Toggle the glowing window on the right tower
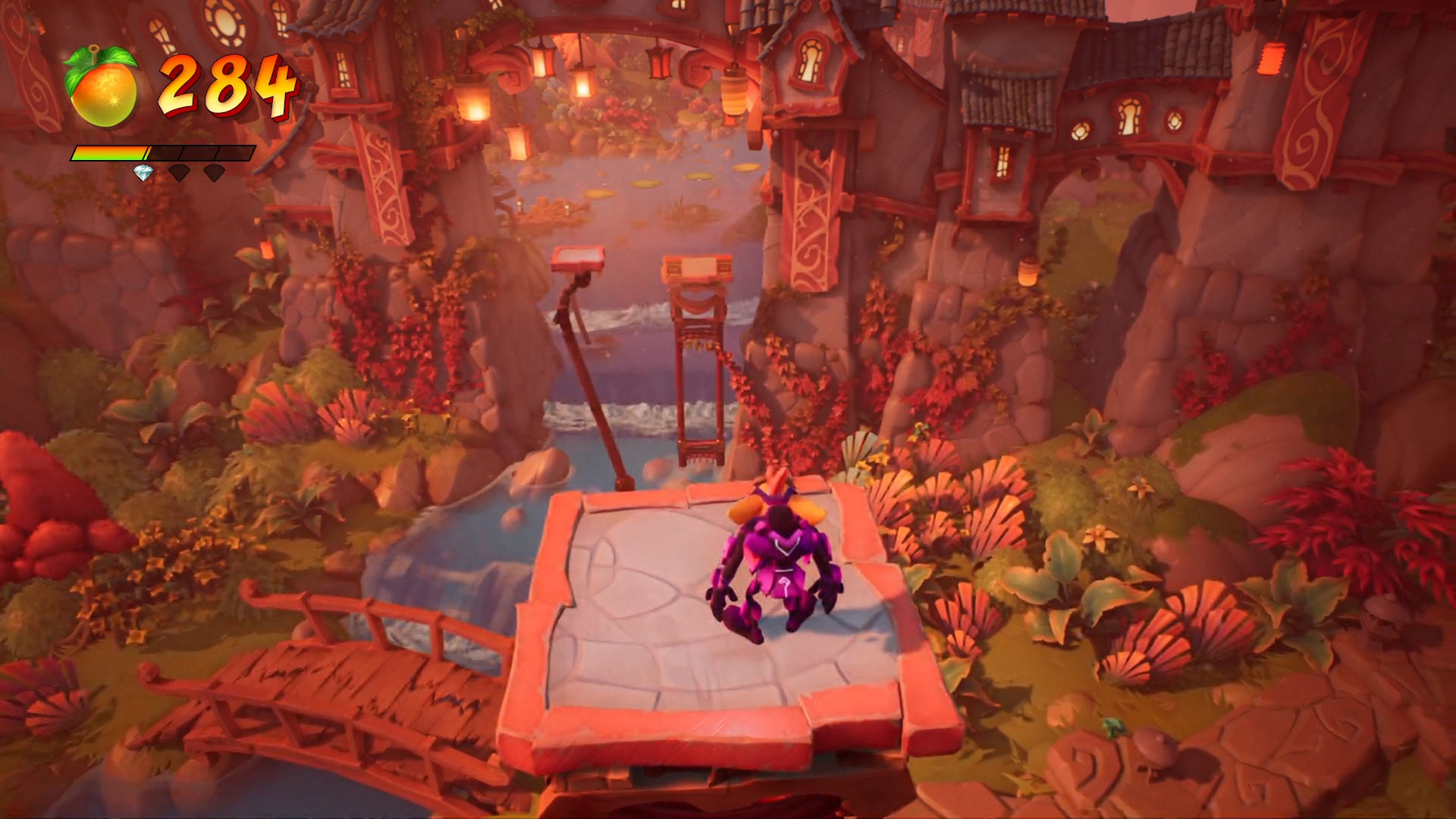 pos(1001,163)
